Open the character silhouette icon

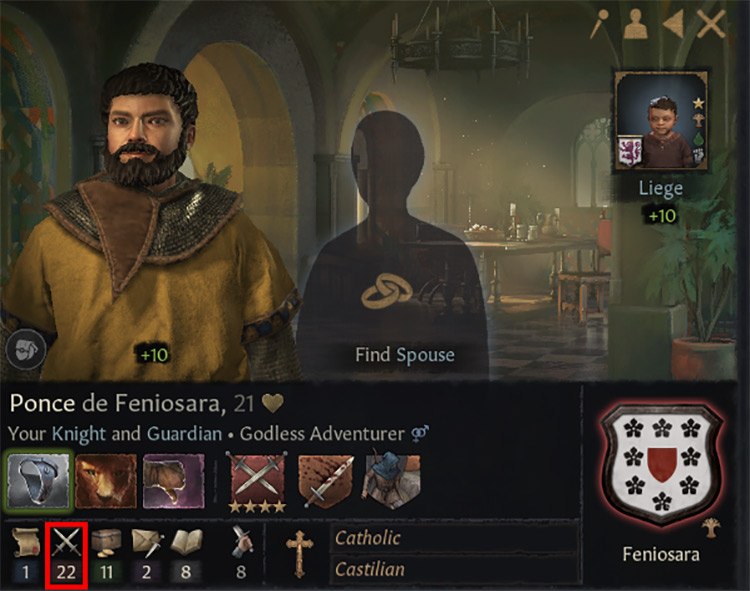tap(635, 25)
